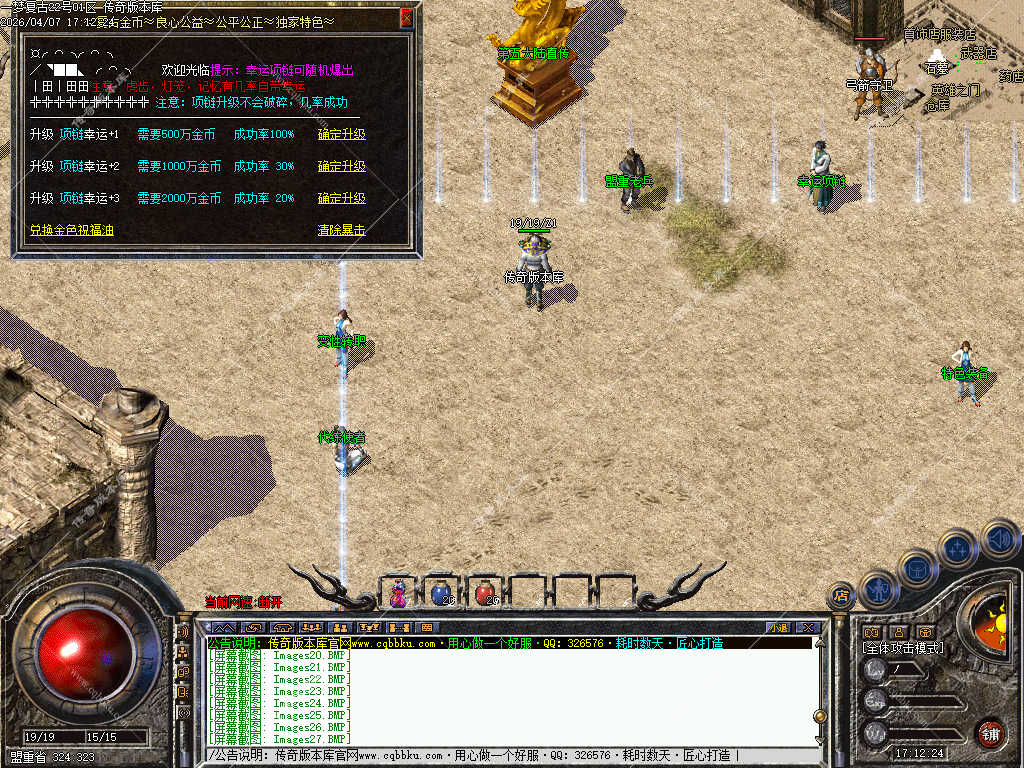
Task: Use the blue potion in belt slot
Action: click(441, 593)
